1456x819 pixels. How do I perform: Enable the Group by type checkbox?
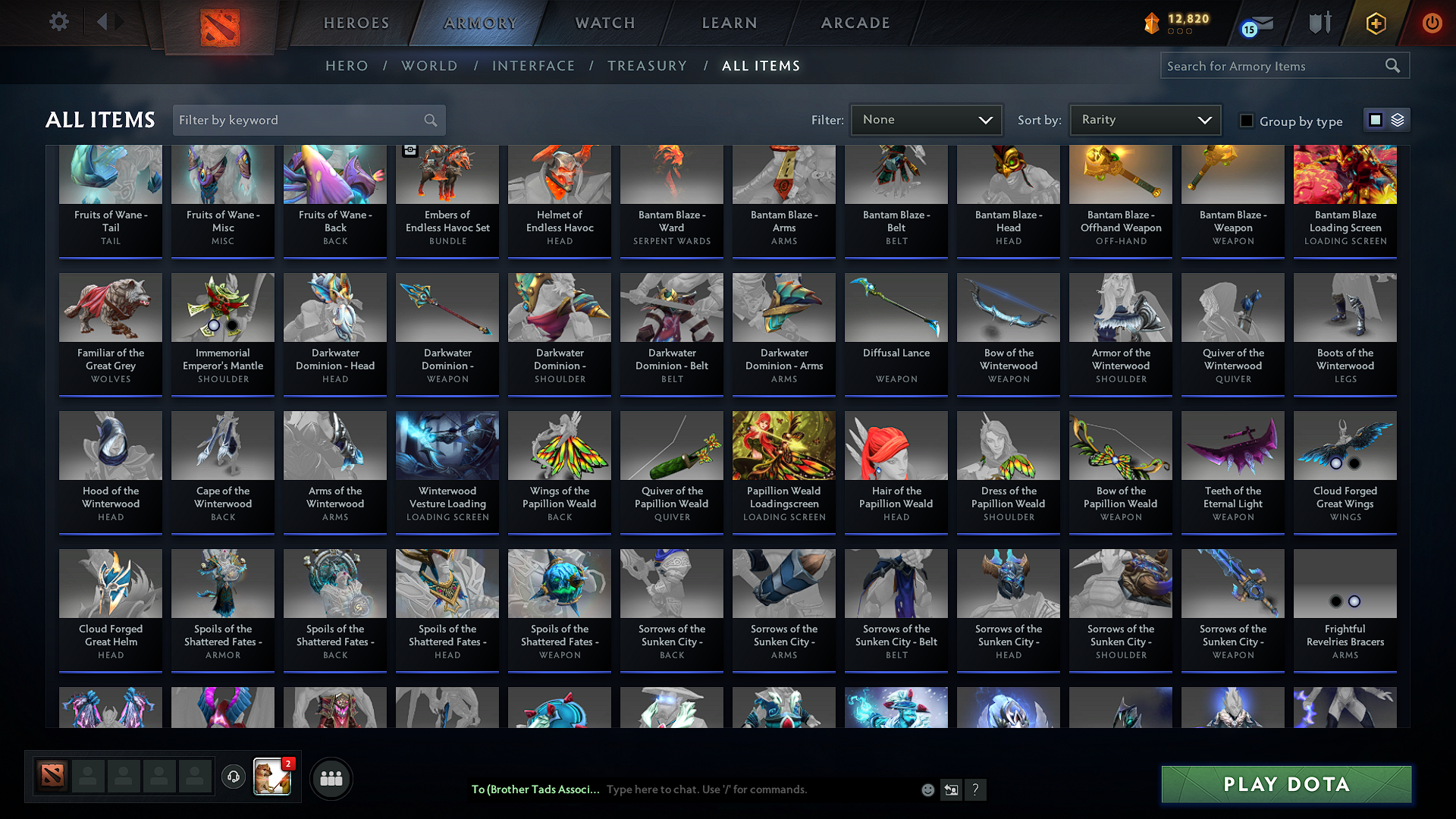click(x=1247, y=120)
